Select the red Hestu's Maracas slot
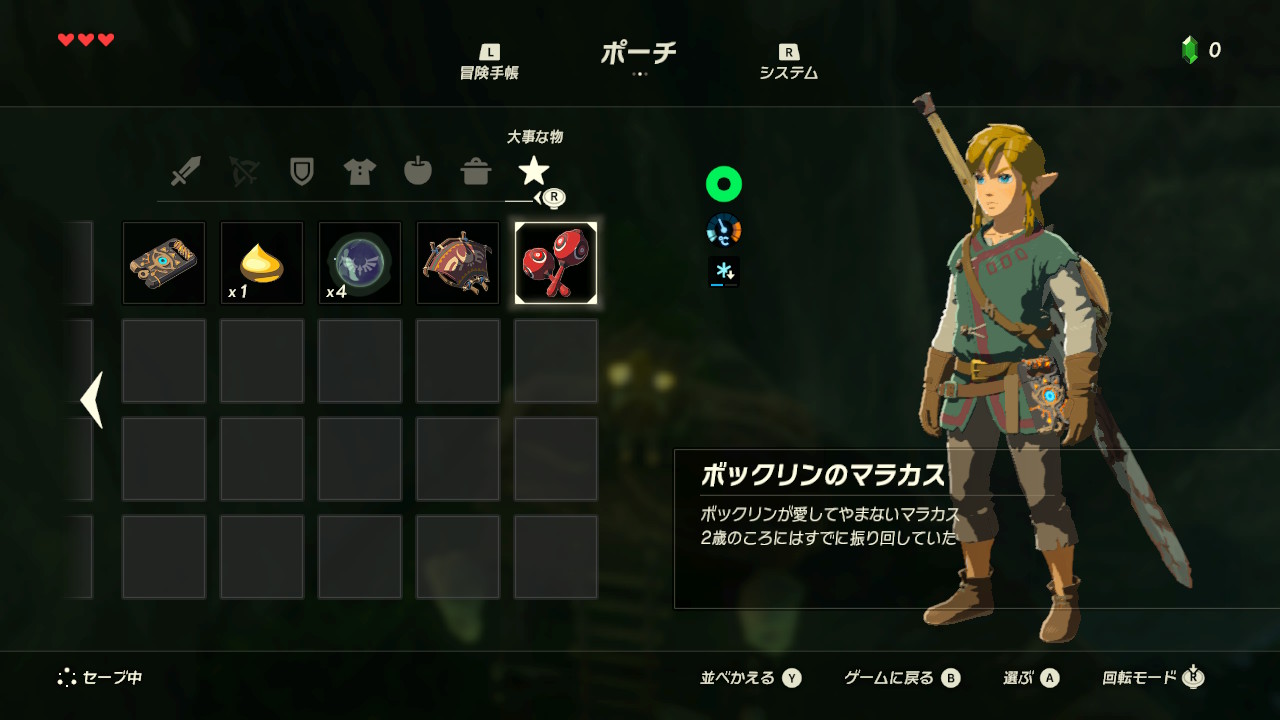The height and width of the screenshot is (720, 1280). click(556, 263)
